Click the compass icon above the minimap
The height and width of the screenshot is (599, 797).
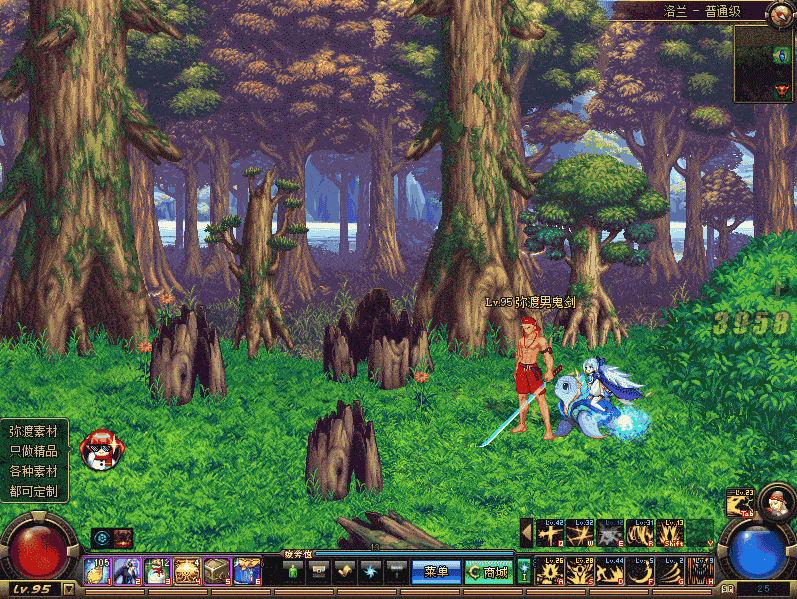coord(779,12)
